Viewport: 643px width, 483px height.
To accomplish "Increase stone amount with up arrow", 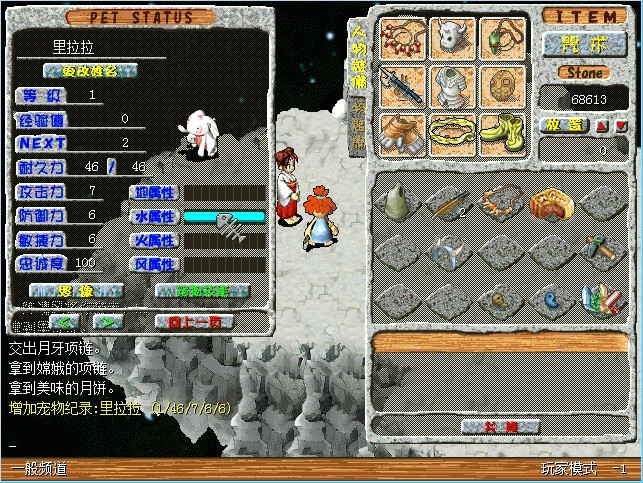I will 602,126.
